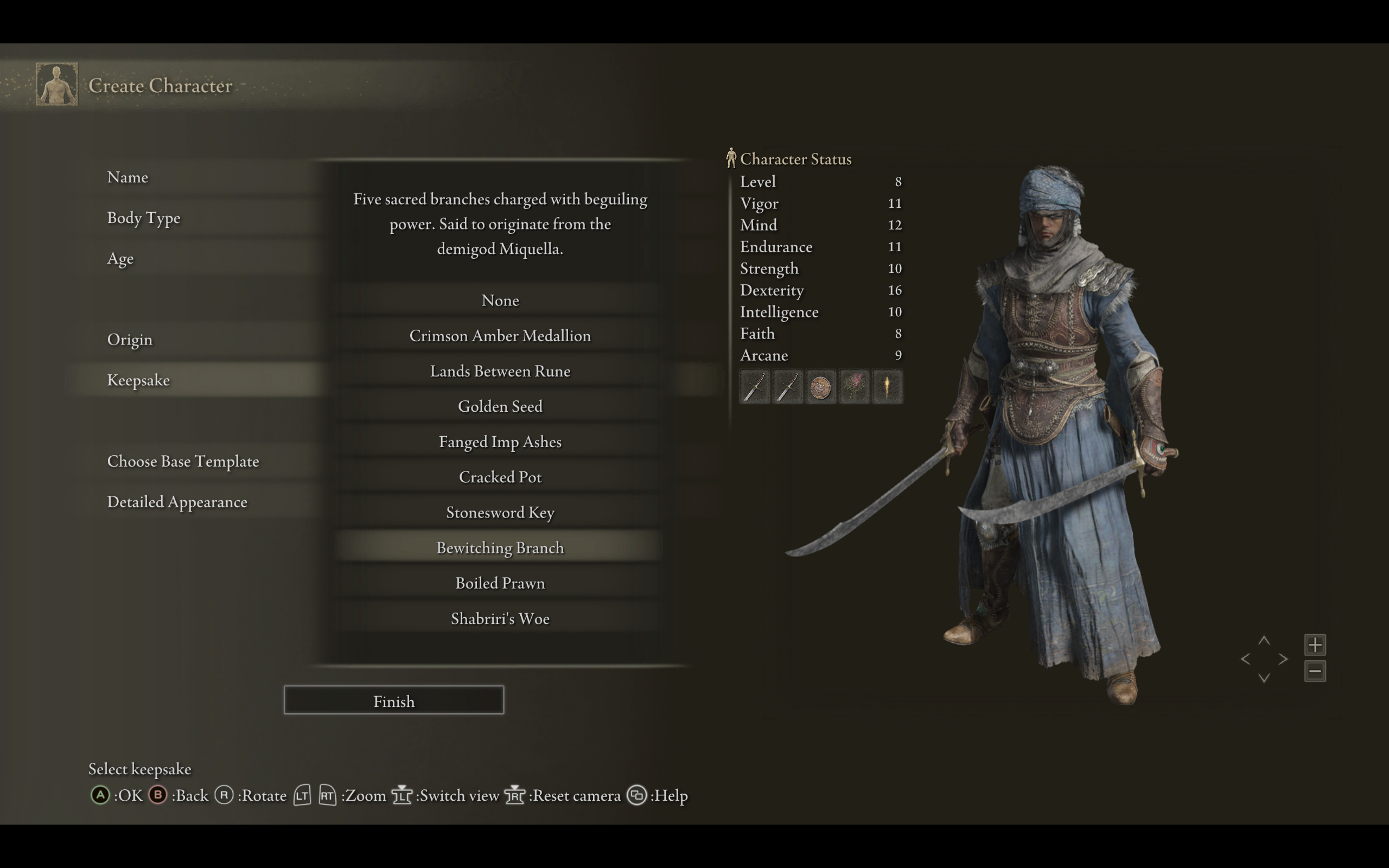The height and width of the screenshot is (868, 1389).
Task: Pick the Stonesword Key keepsake
Action: click(500, 513)
